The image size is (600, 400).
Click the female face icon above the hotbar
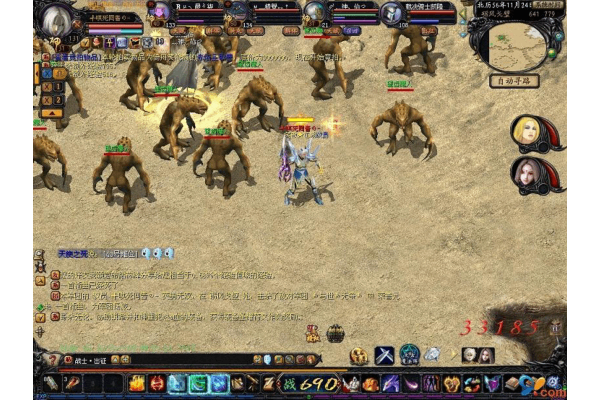pos(485,354)
